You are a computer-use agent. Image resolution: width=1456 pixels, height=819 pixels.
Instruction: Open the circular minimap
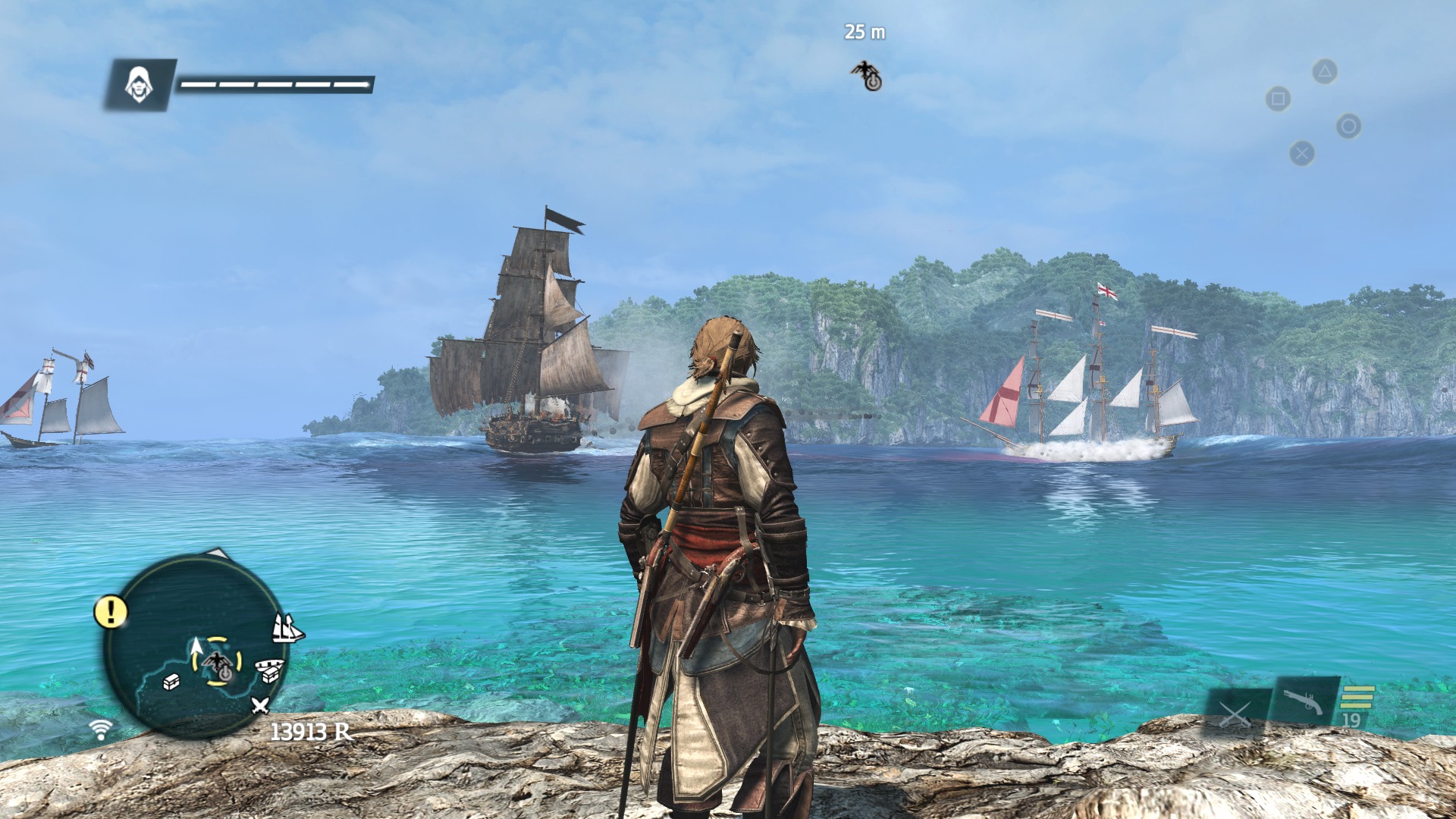tap(196, 646)
